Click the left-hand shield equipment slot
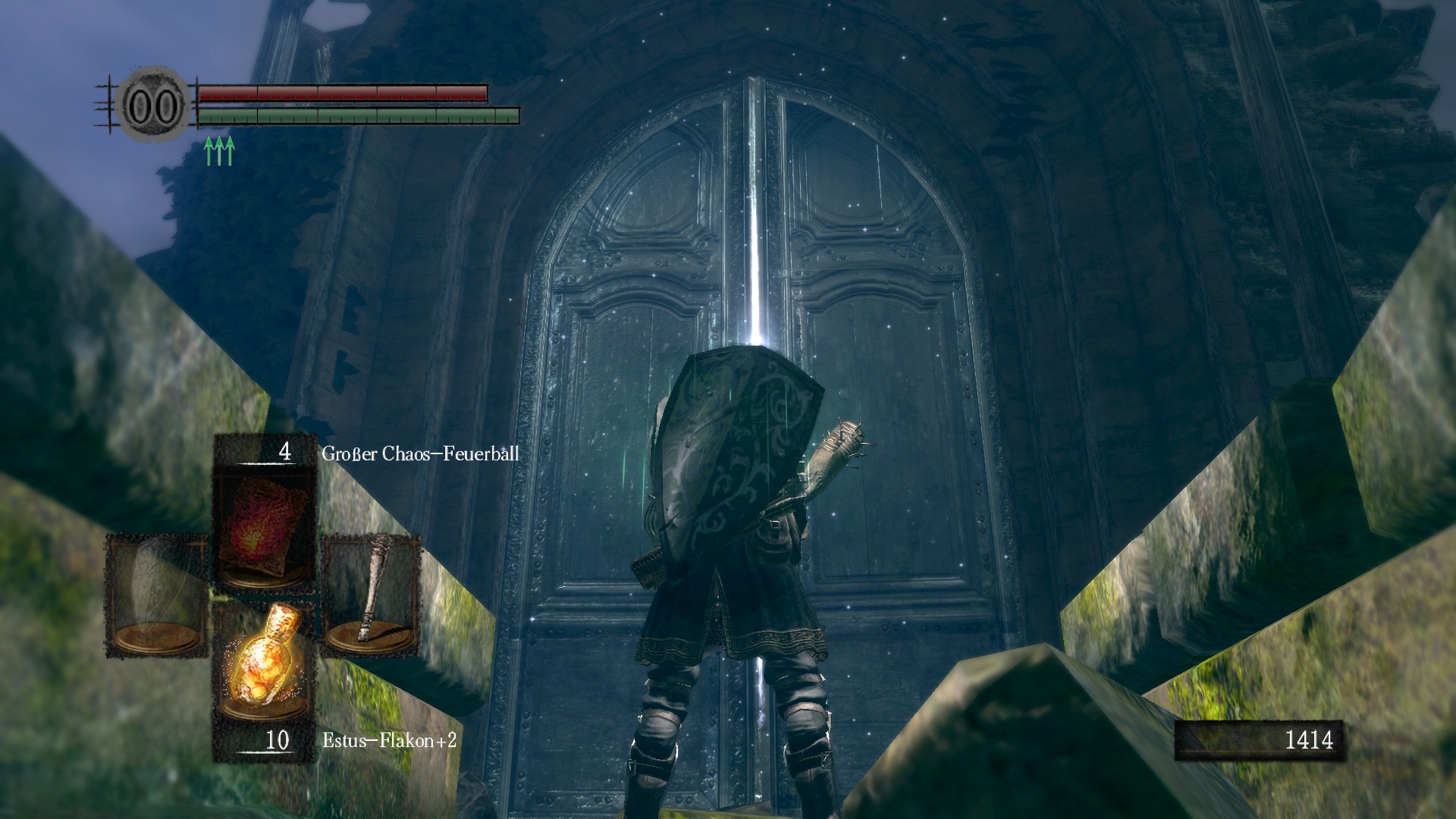The height and width of the screenshot is (819, 1456). click(157, 595)
